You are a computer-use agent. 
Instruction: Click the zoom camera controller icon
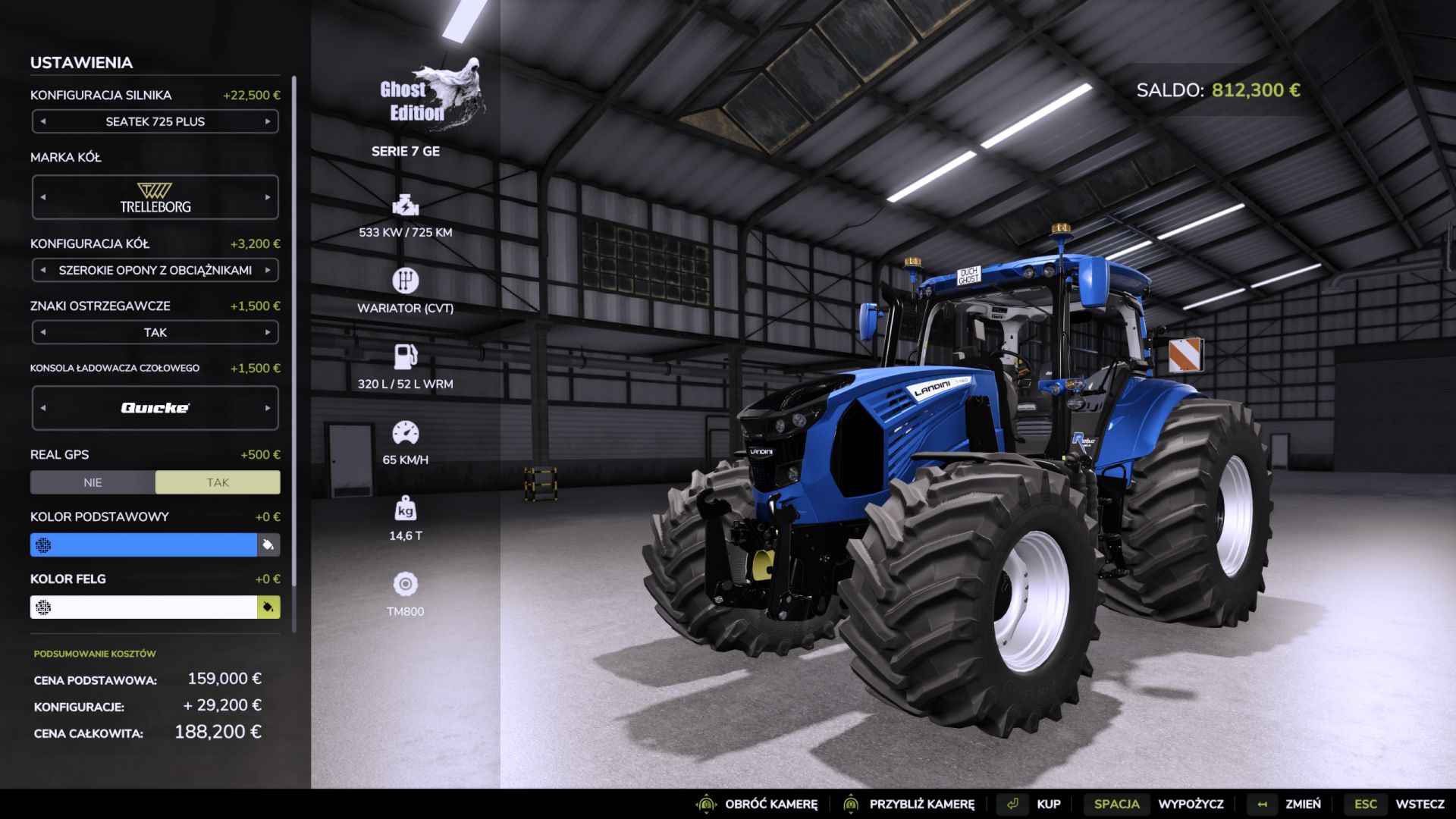tap(852, 803)
